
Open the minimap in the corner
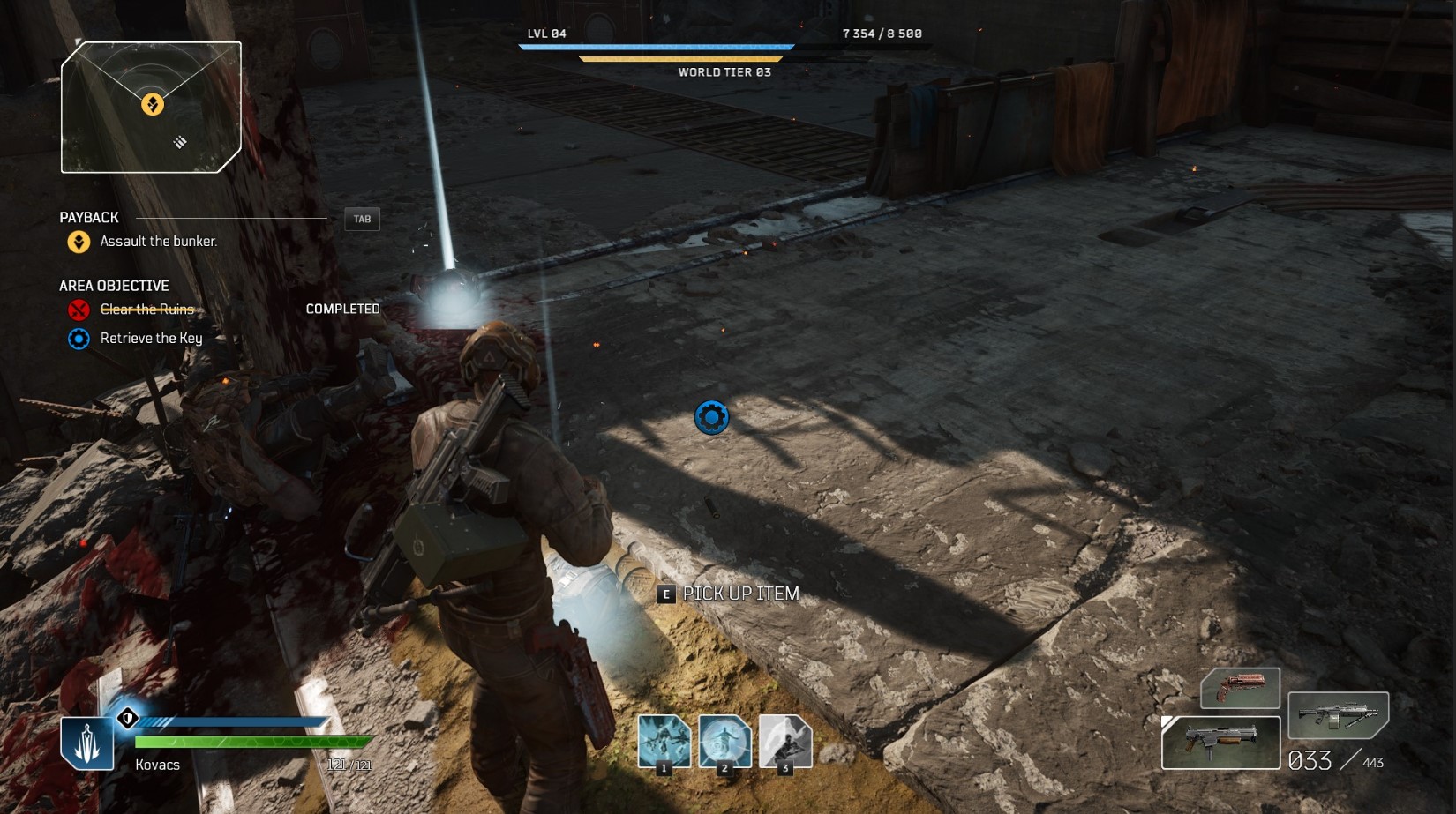[151, 108]
